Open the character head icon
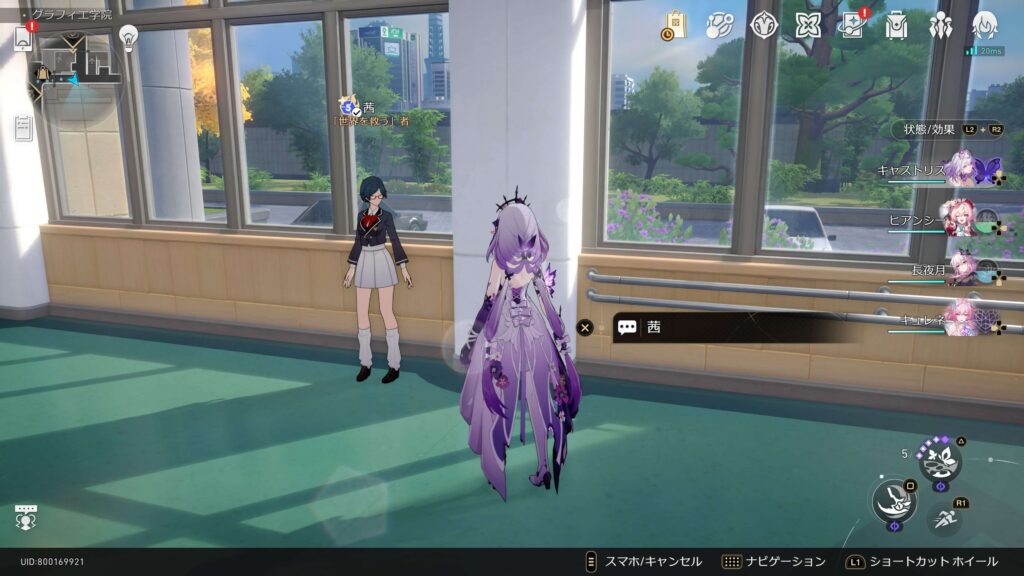The height and width of the screenshot is (576, 1024). coord(985,25)
